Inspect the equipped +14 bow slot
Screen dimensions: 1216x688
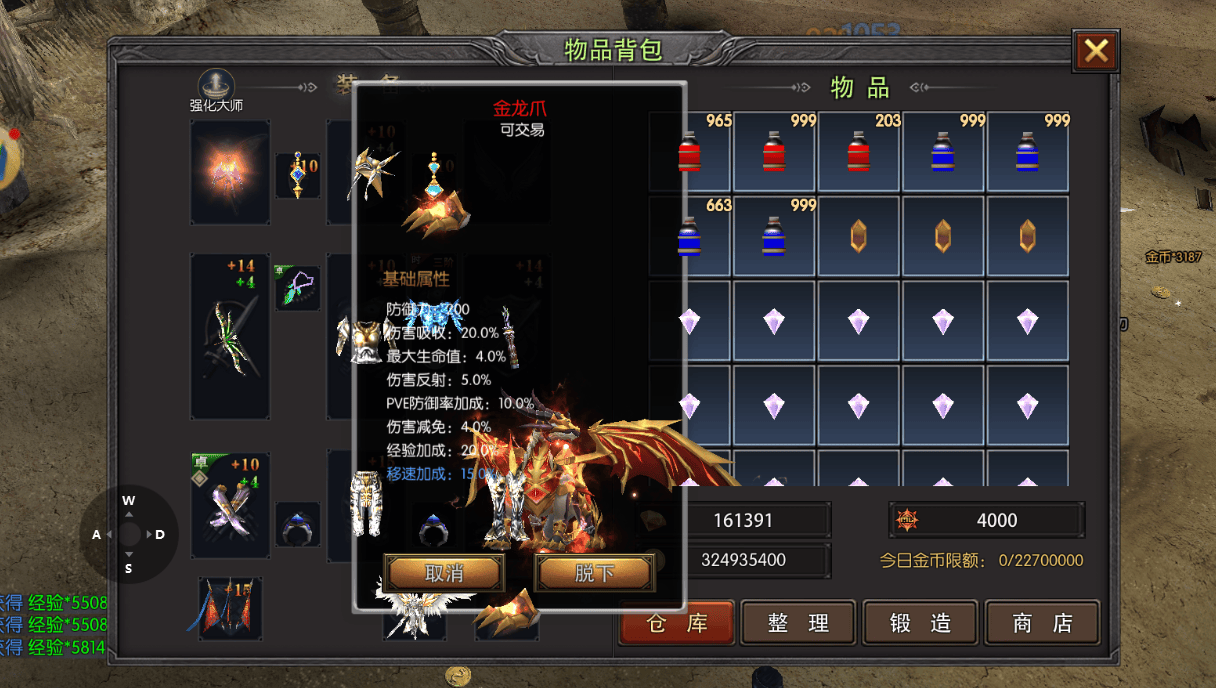pyautogui.click(x=230, y=336)
